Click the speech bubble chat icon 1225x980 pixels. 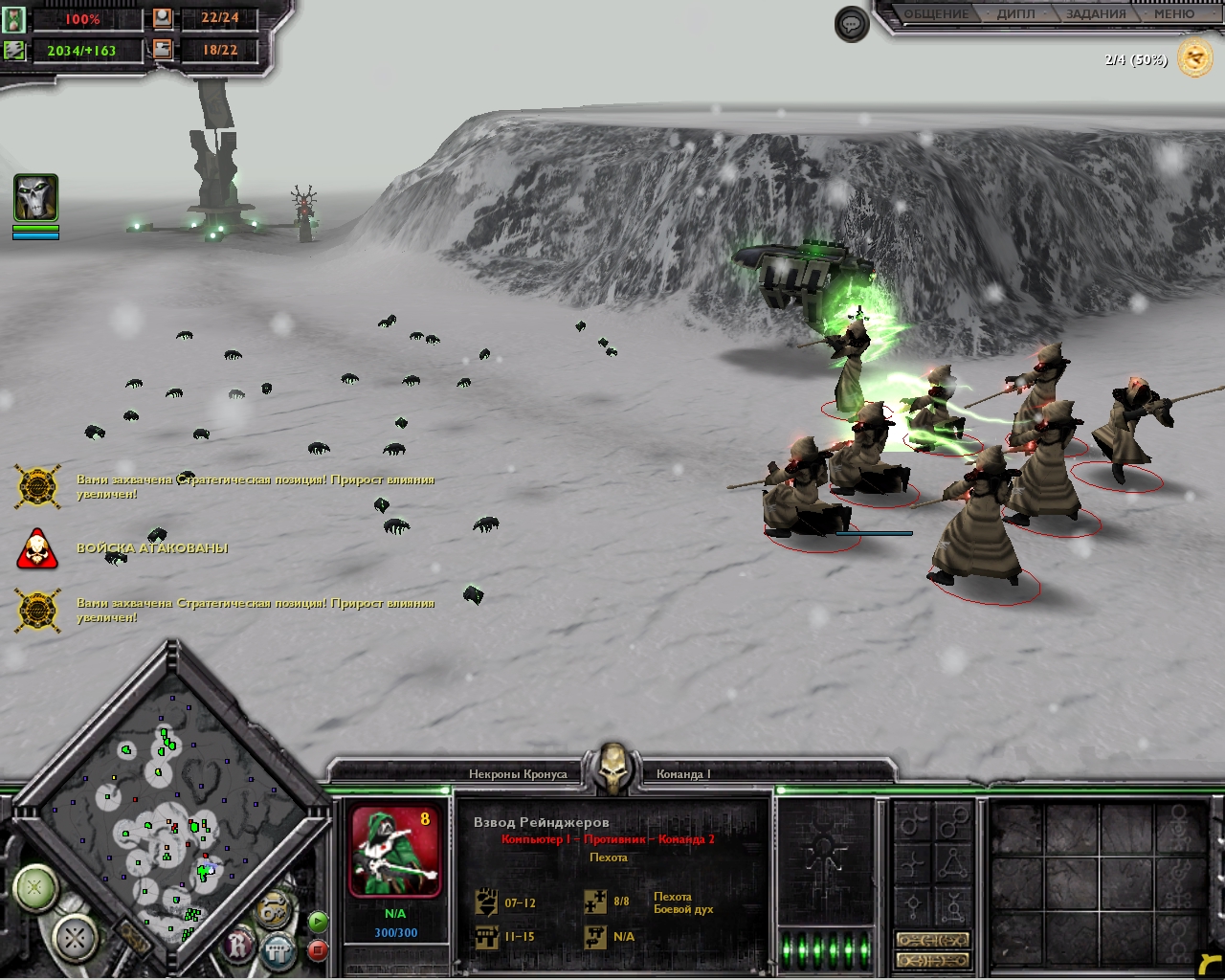point(851,25)
